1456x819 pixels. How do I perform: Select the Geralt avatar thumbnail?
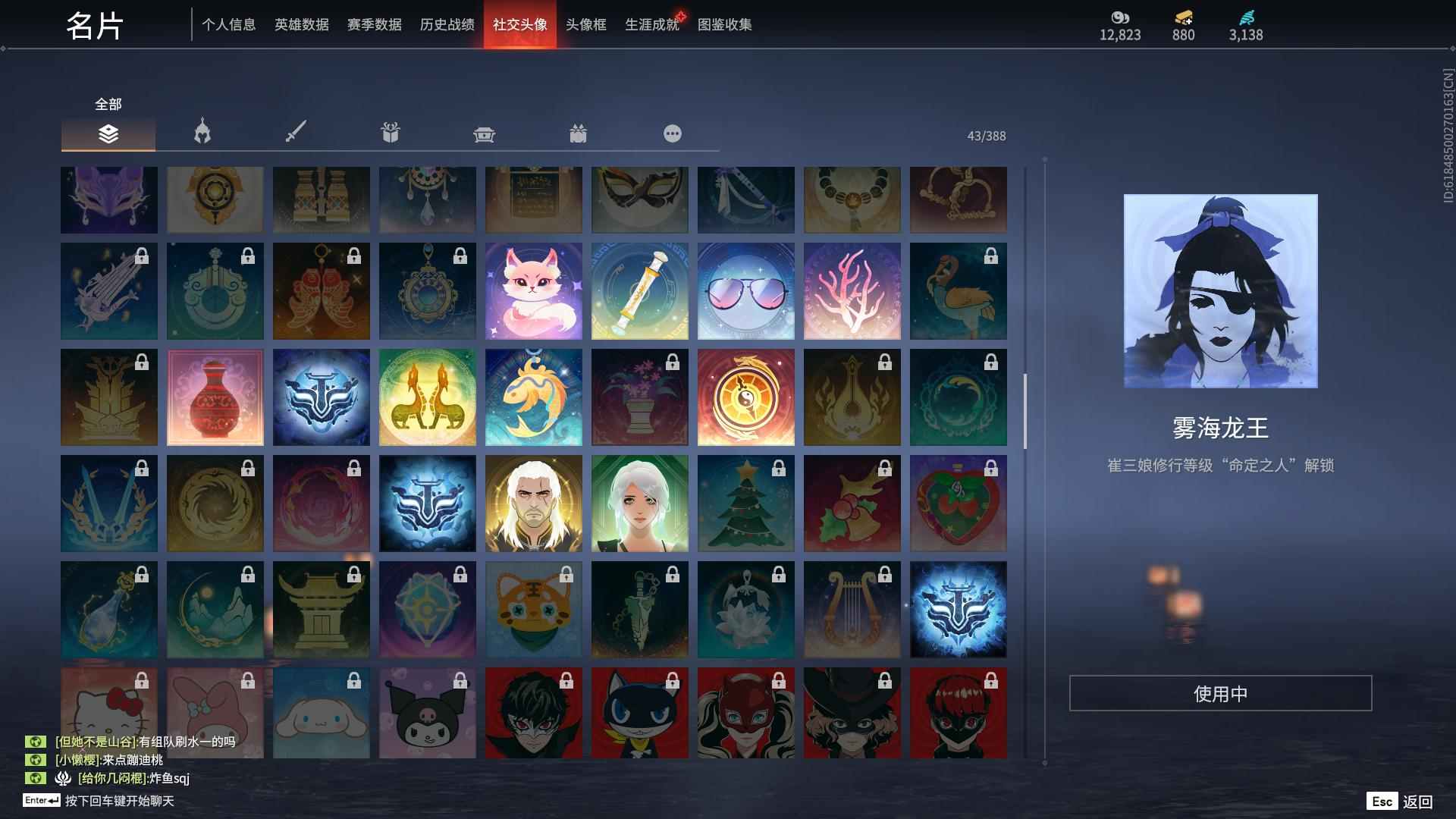(x=533, y=503)
